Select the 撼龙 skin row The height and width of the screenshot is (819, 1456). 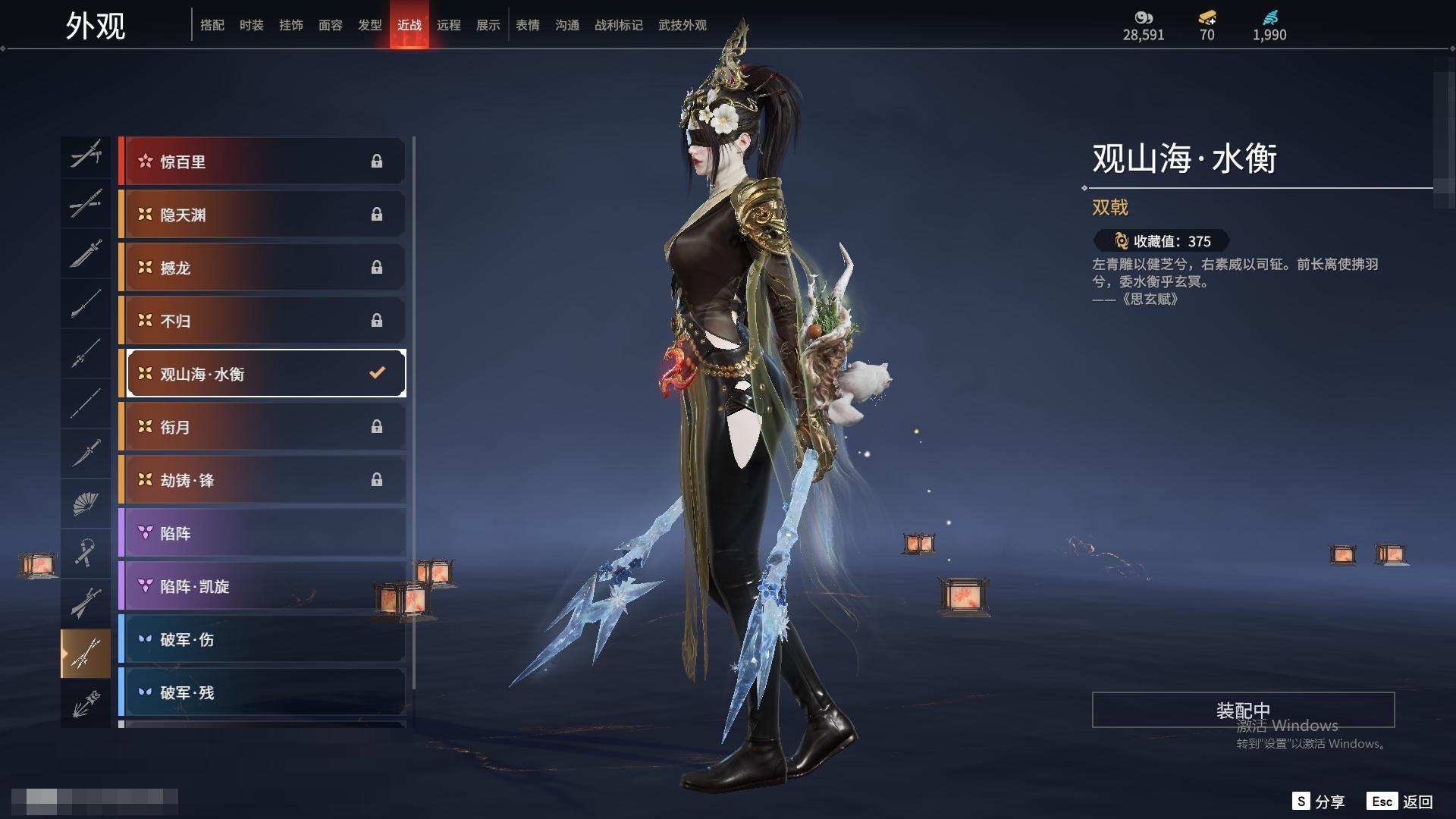[x=262, y=268]
